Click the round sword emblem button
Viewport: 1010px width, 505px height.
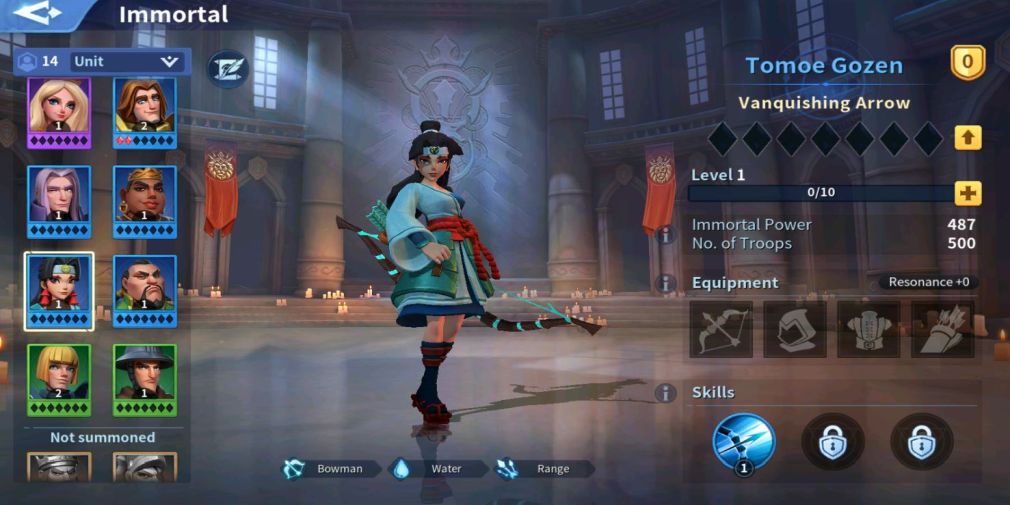[x=227, y=67]
